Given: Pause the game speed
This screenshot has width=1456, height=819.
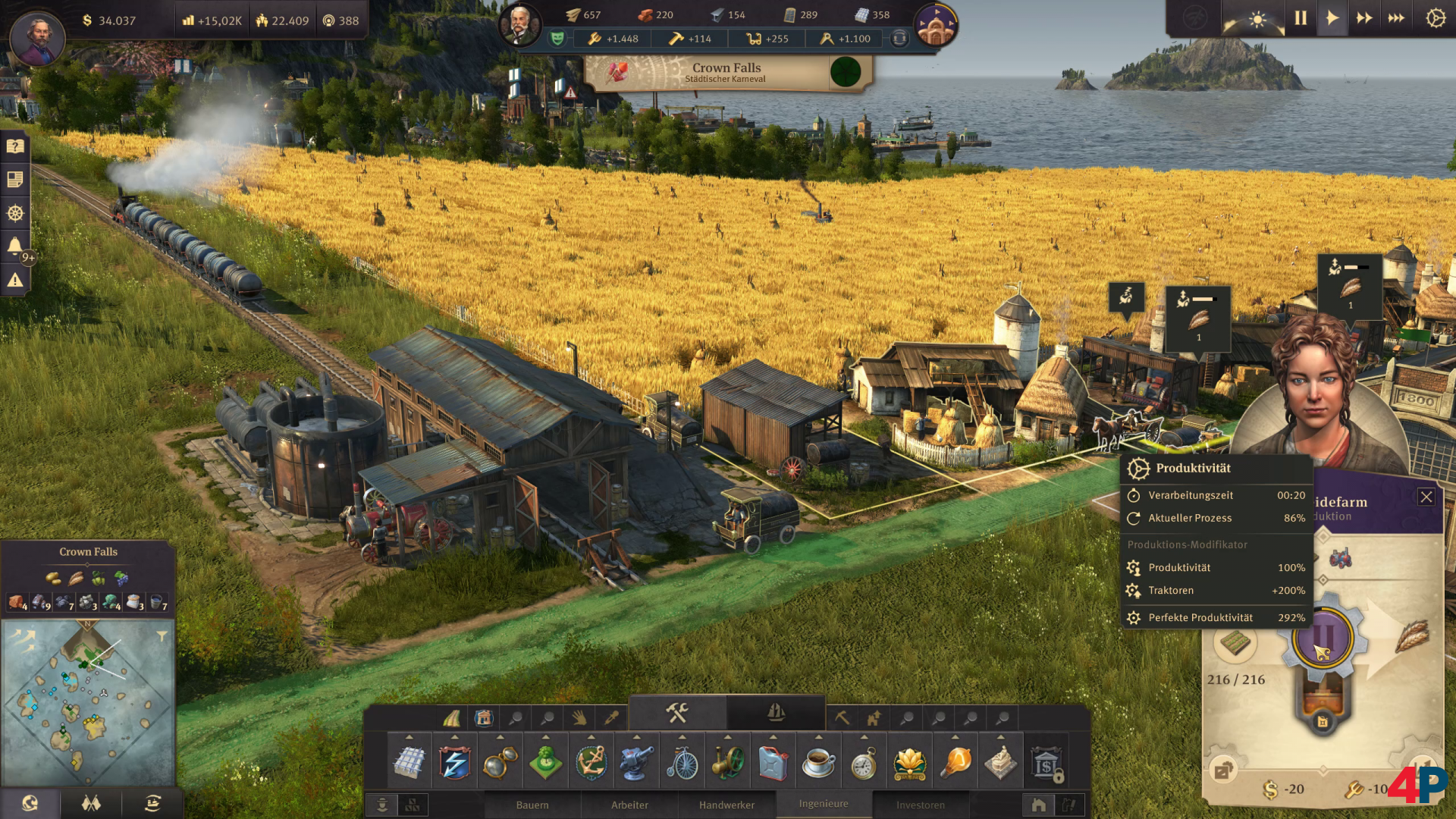Looking at the screenshot, I should click(1301, 18).
